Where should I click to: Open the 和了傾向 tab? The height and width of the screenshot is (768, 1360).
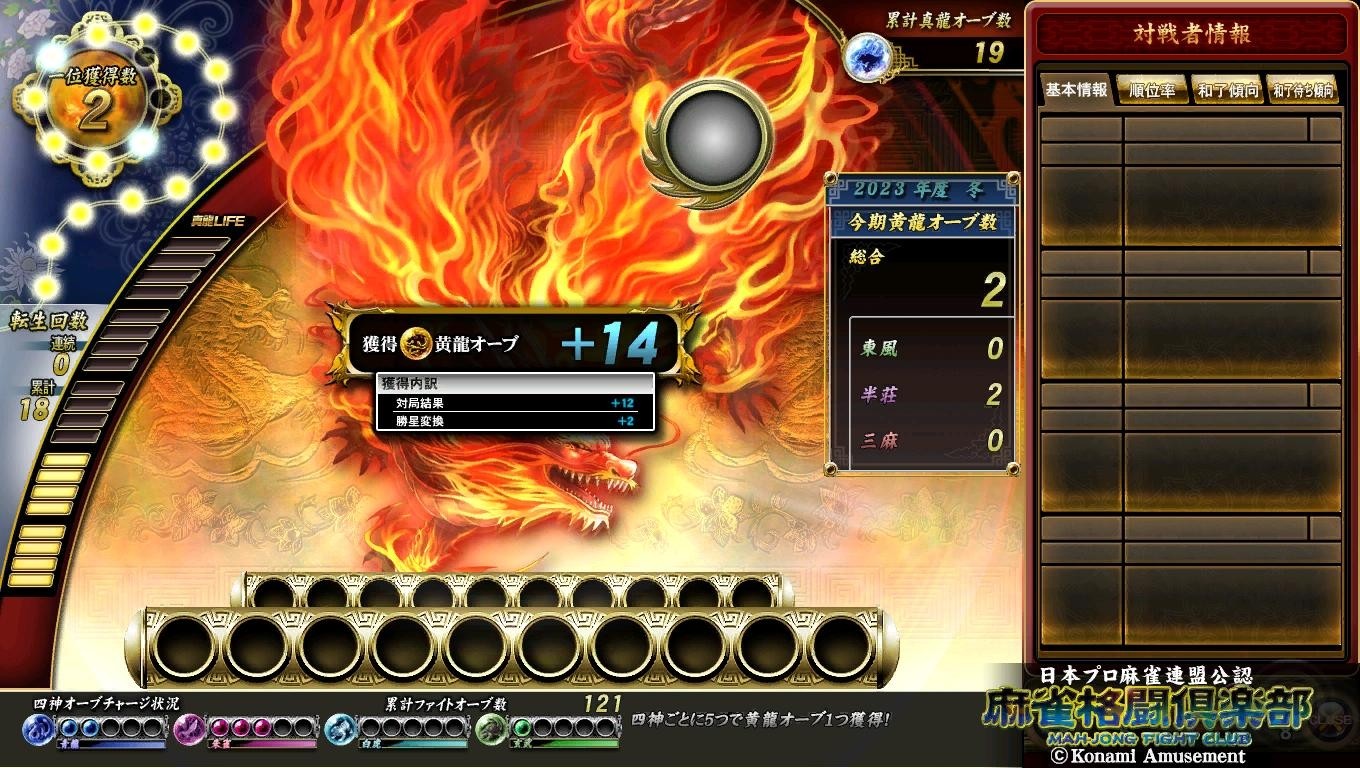(x=1228, y=91)
